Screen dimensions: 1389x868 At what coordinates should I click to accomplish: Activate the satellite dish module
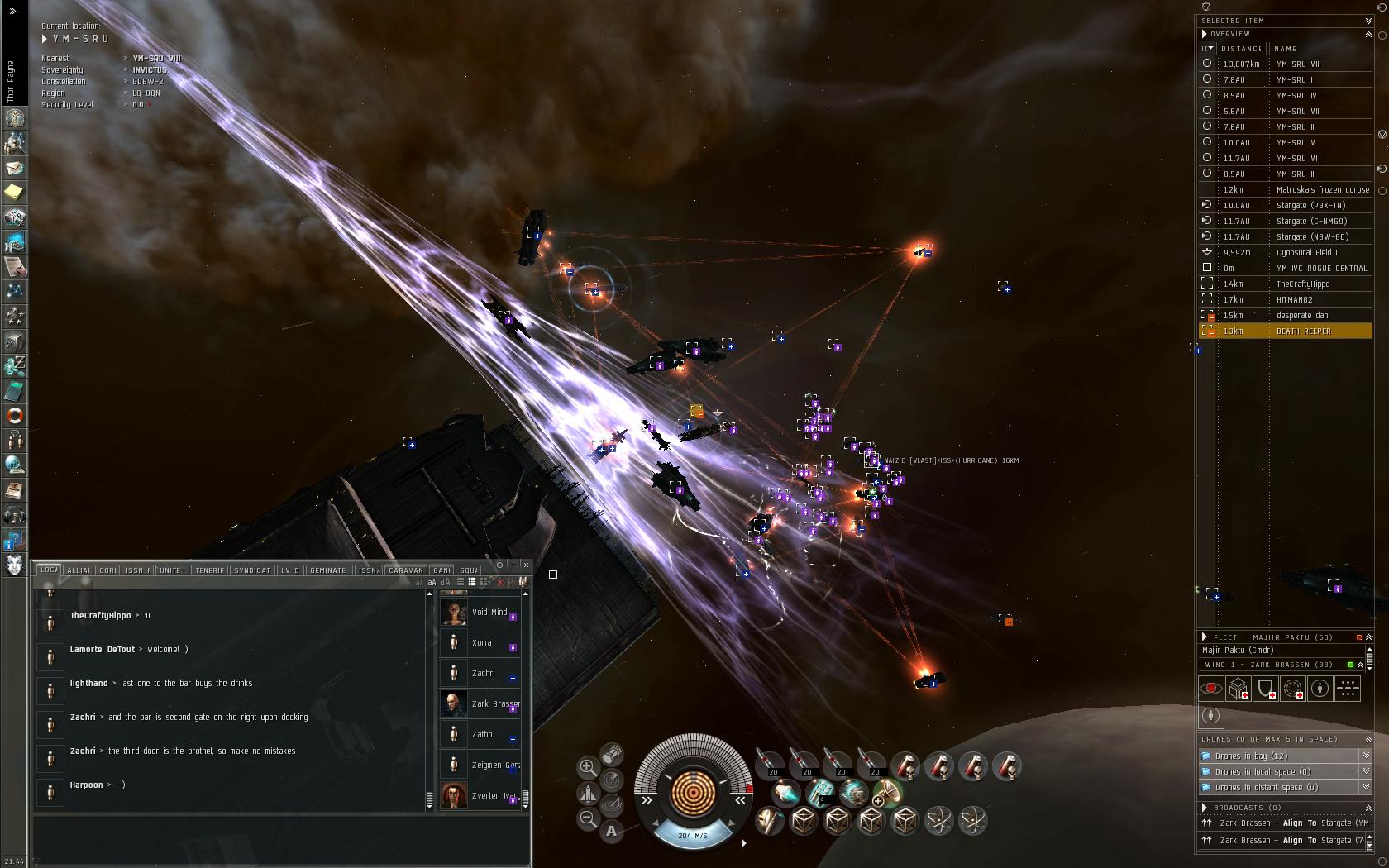tap(886, 793)
